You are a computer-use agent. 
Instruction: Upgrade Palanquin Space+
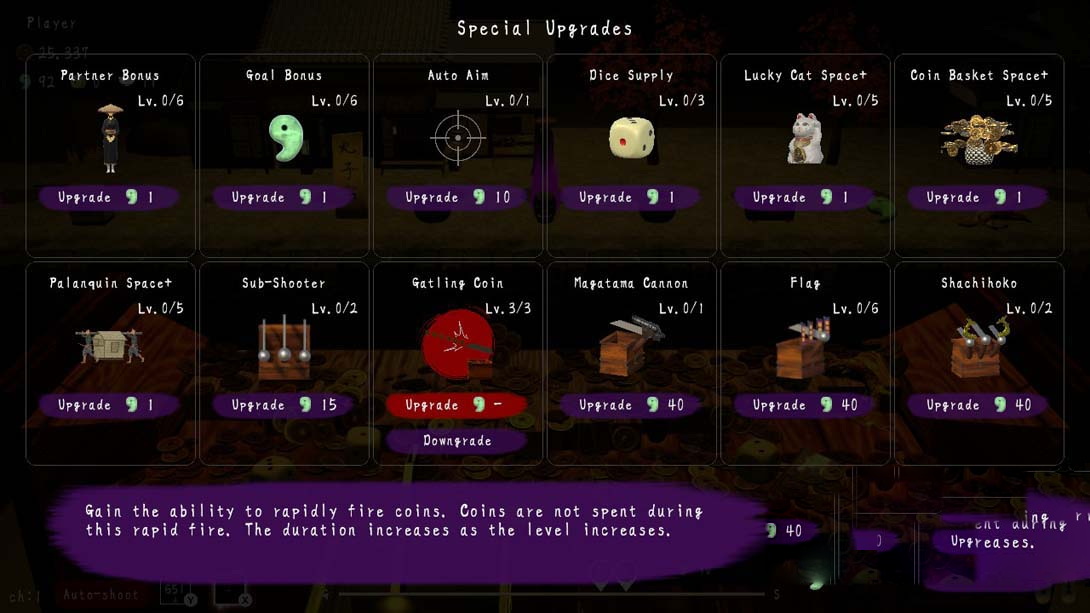tap(110, 405)
